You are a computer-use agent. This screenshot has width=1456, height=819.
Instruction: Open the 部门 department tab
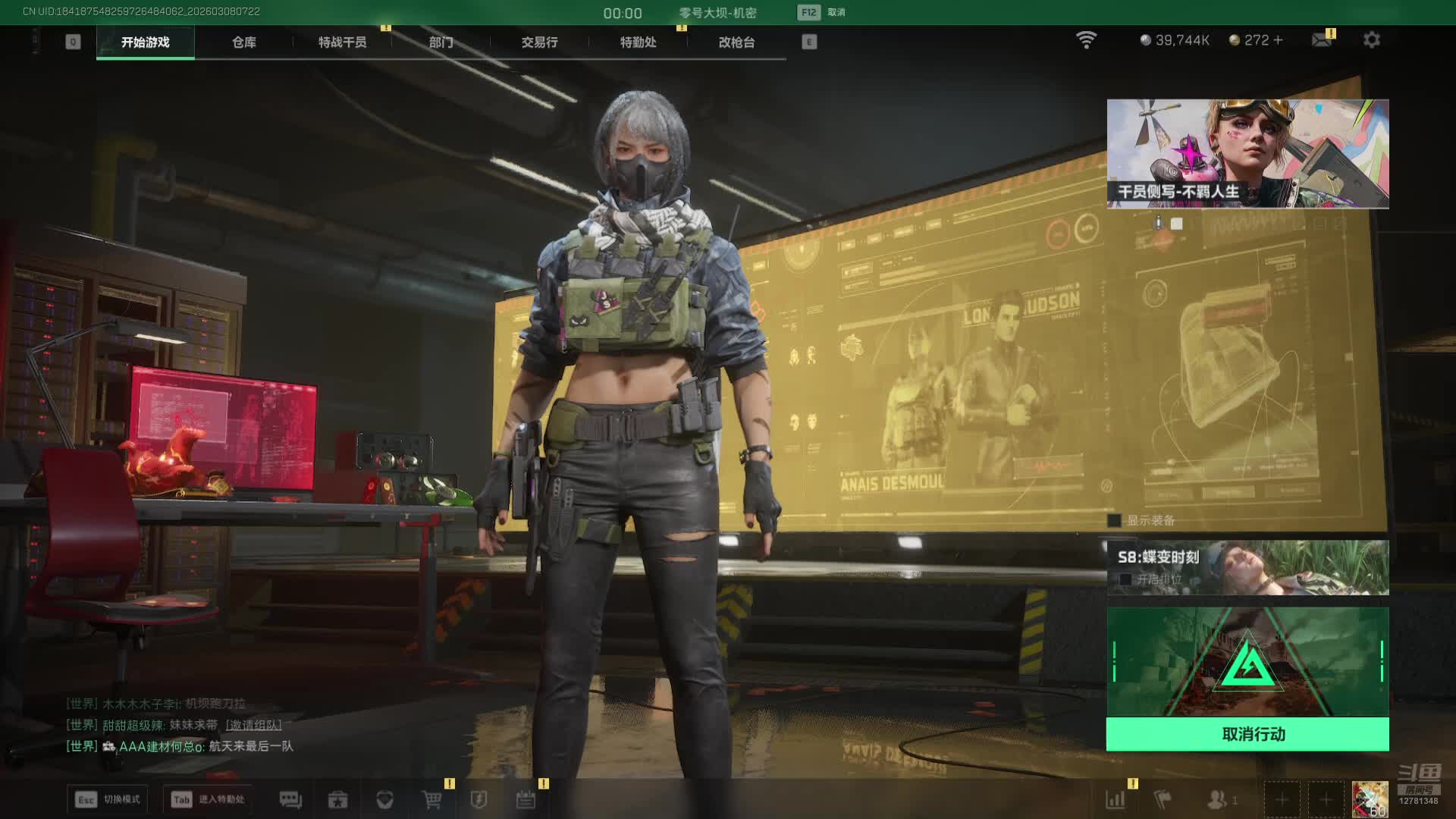pos(441,42)
